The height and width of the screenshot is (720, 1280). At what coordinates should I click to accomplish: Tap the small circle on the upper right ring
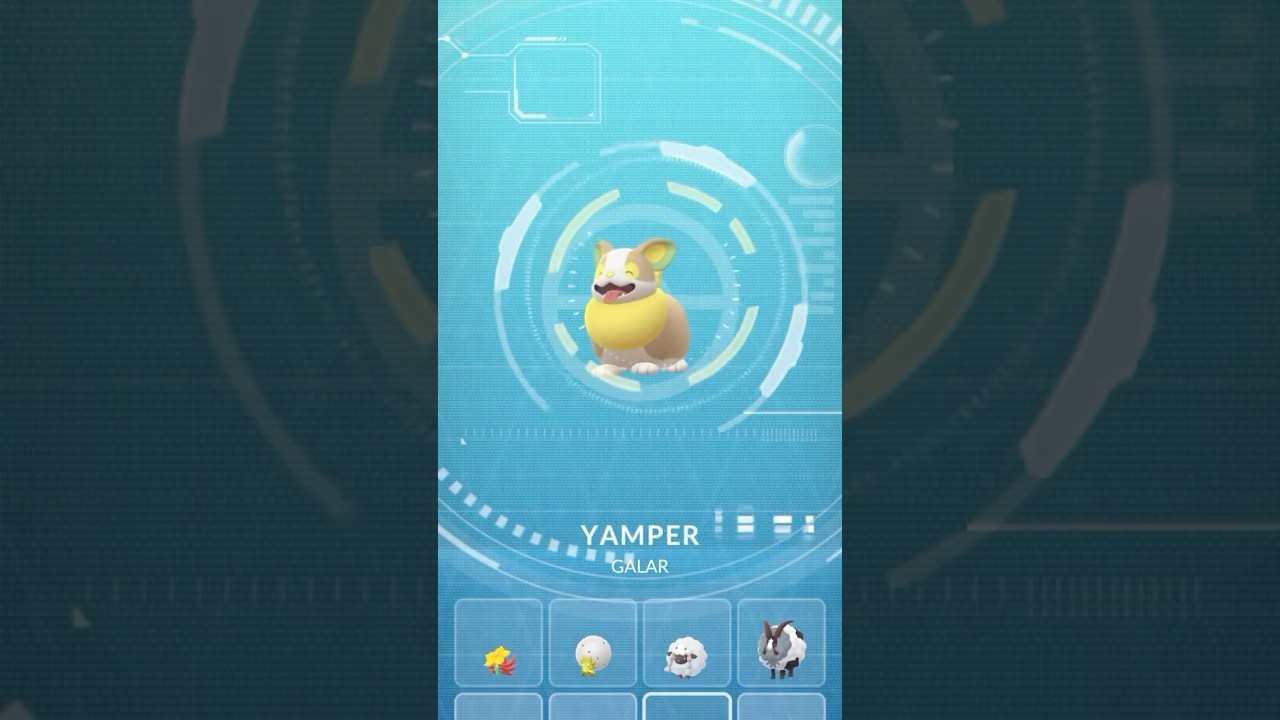(812, 156)
